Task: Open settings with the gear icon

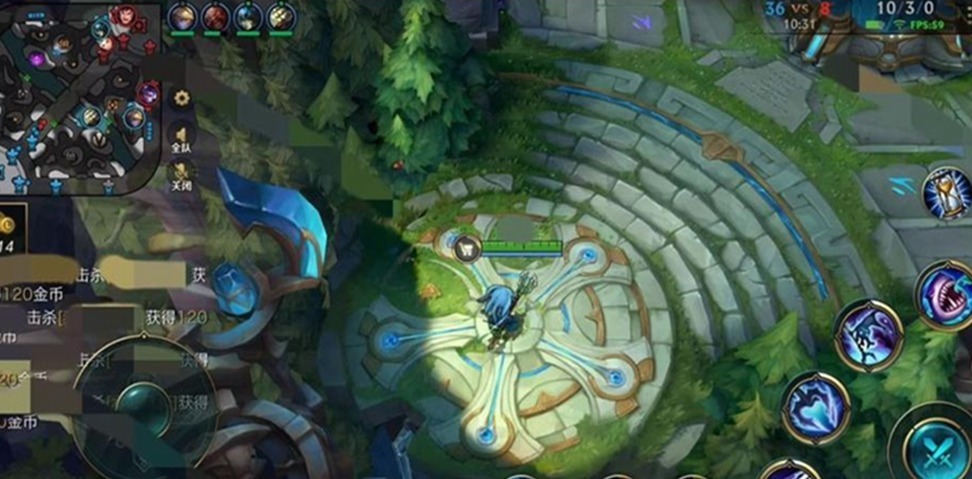Action: point(181,98)
